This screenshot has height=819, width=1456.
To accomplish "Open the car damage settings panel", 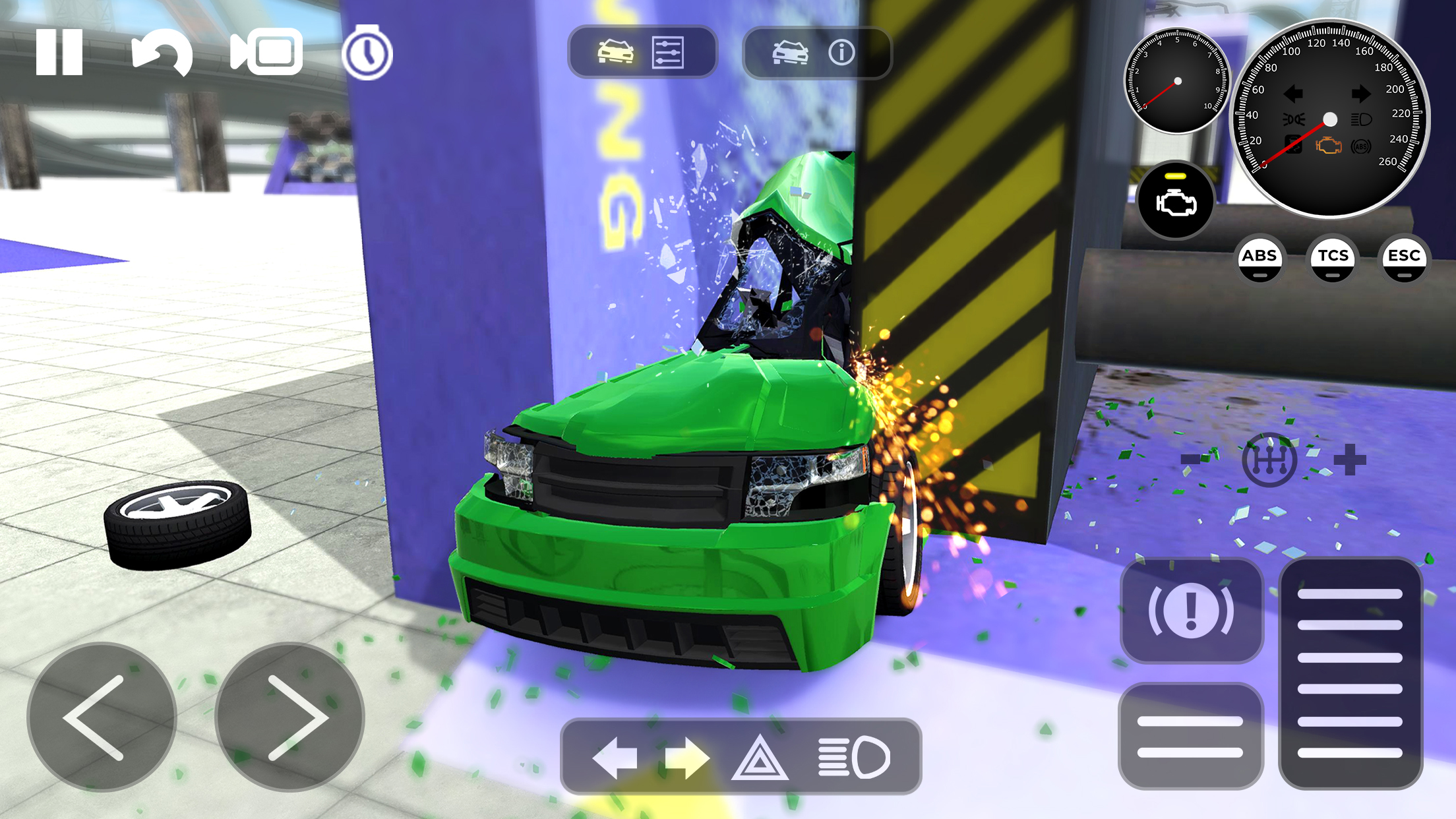I will pos(643,52).
